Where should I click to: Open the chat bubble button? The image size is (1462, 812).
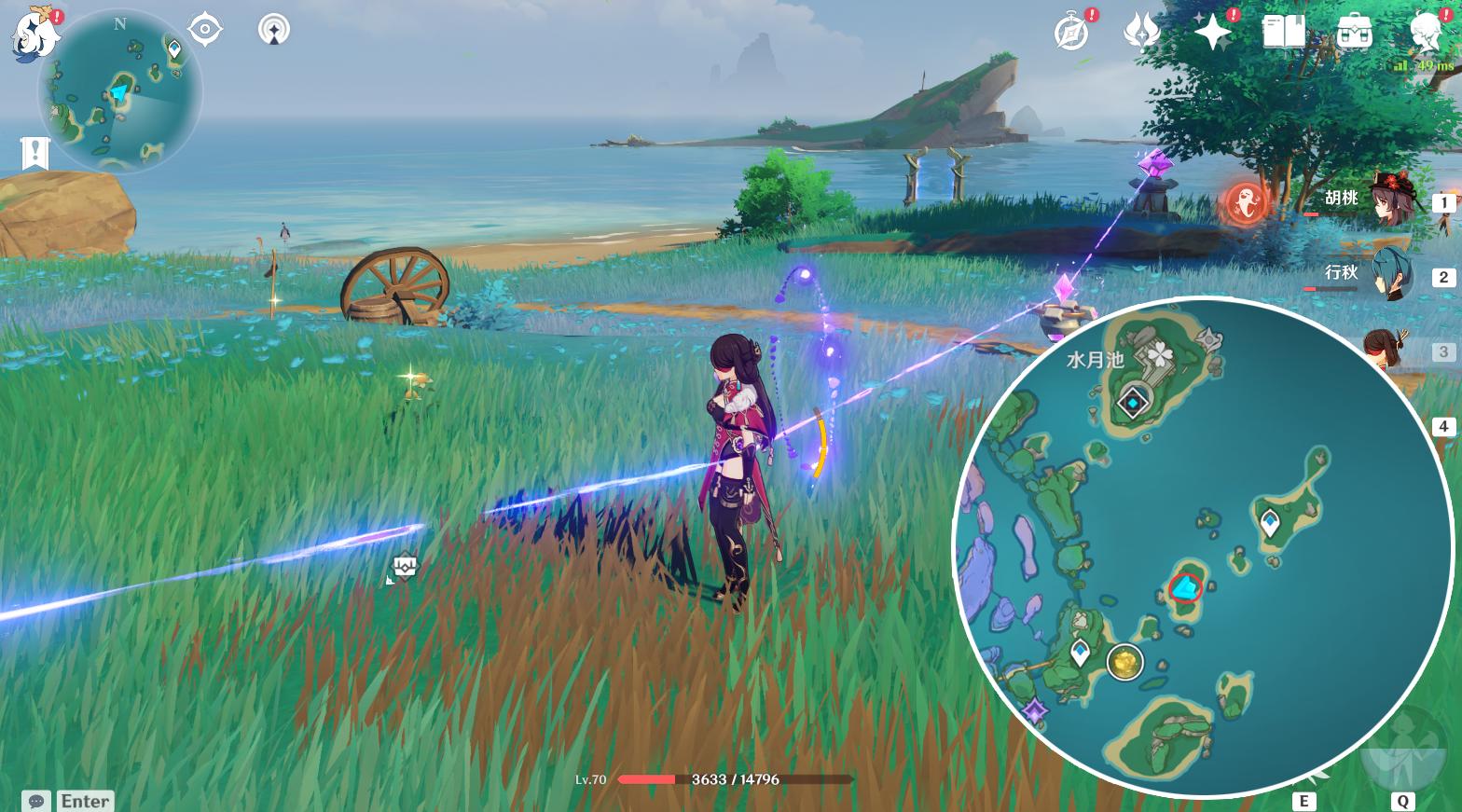(x=36, y=801)
